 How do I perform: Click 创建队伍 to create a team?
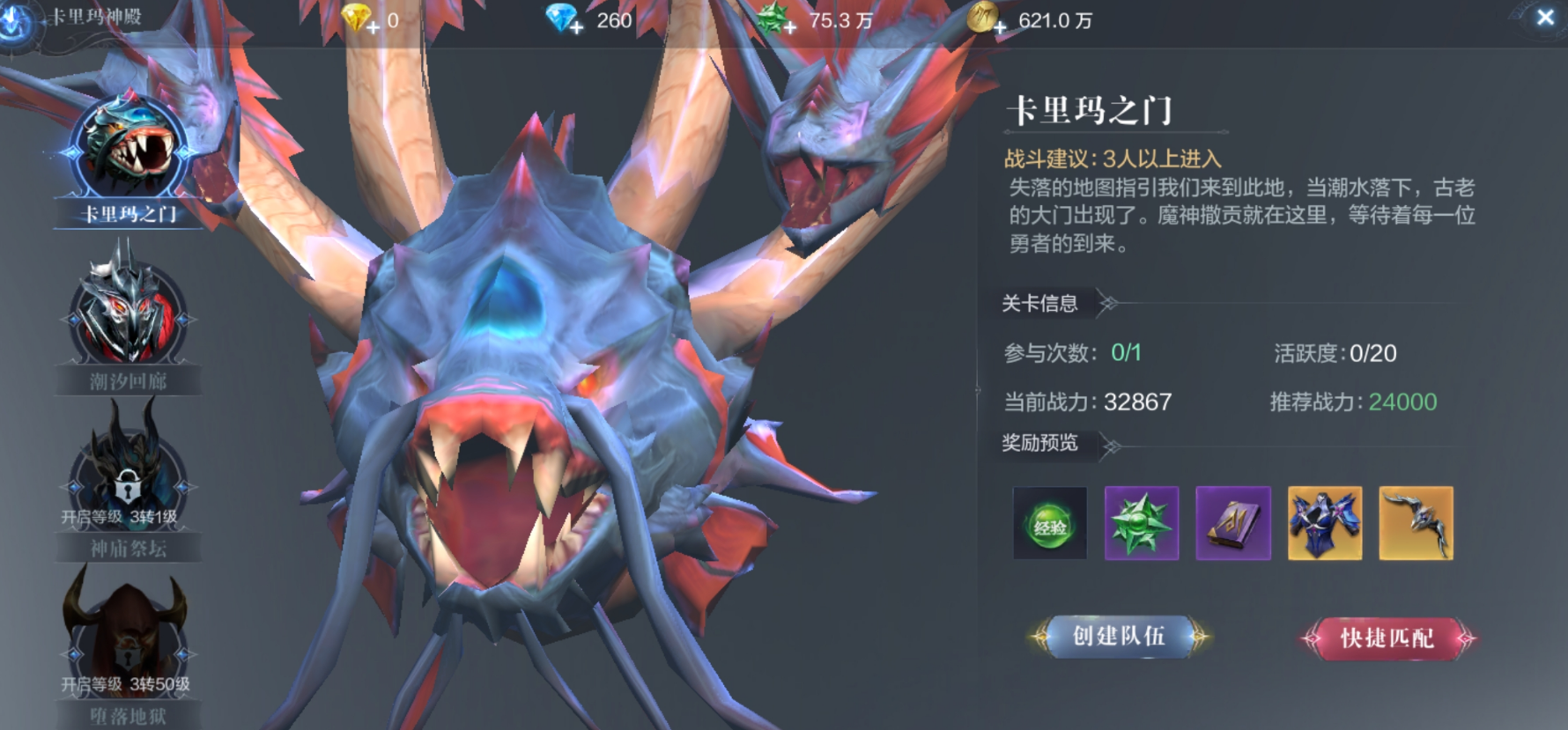pos(1119,637)
